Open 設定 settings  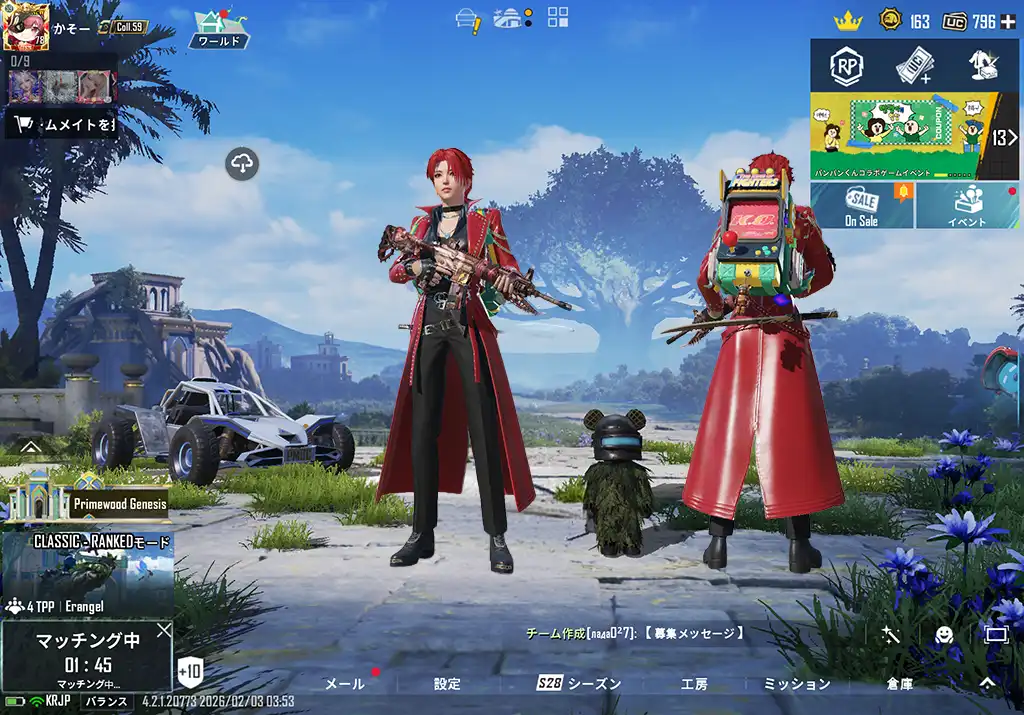tap(447, 684)
